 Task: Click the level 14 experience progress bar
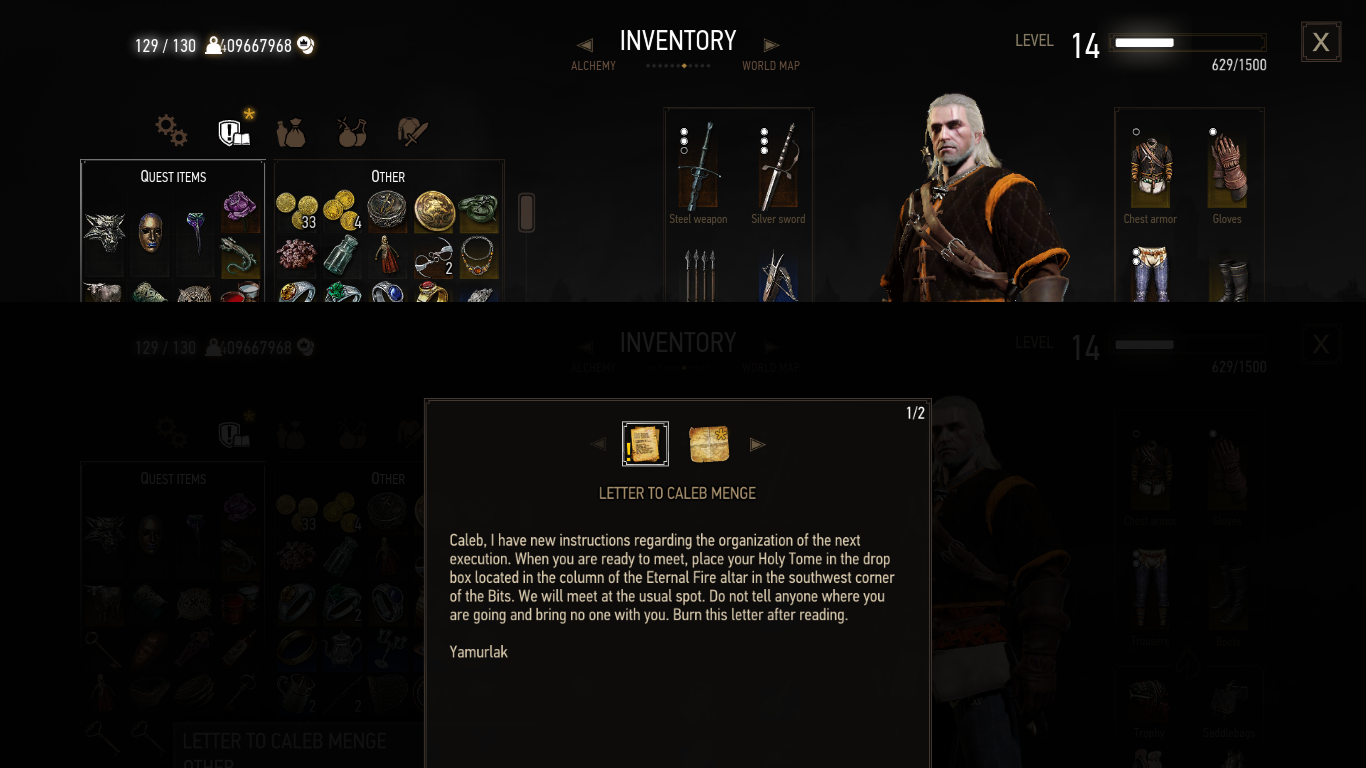[x=1186, y=42]
